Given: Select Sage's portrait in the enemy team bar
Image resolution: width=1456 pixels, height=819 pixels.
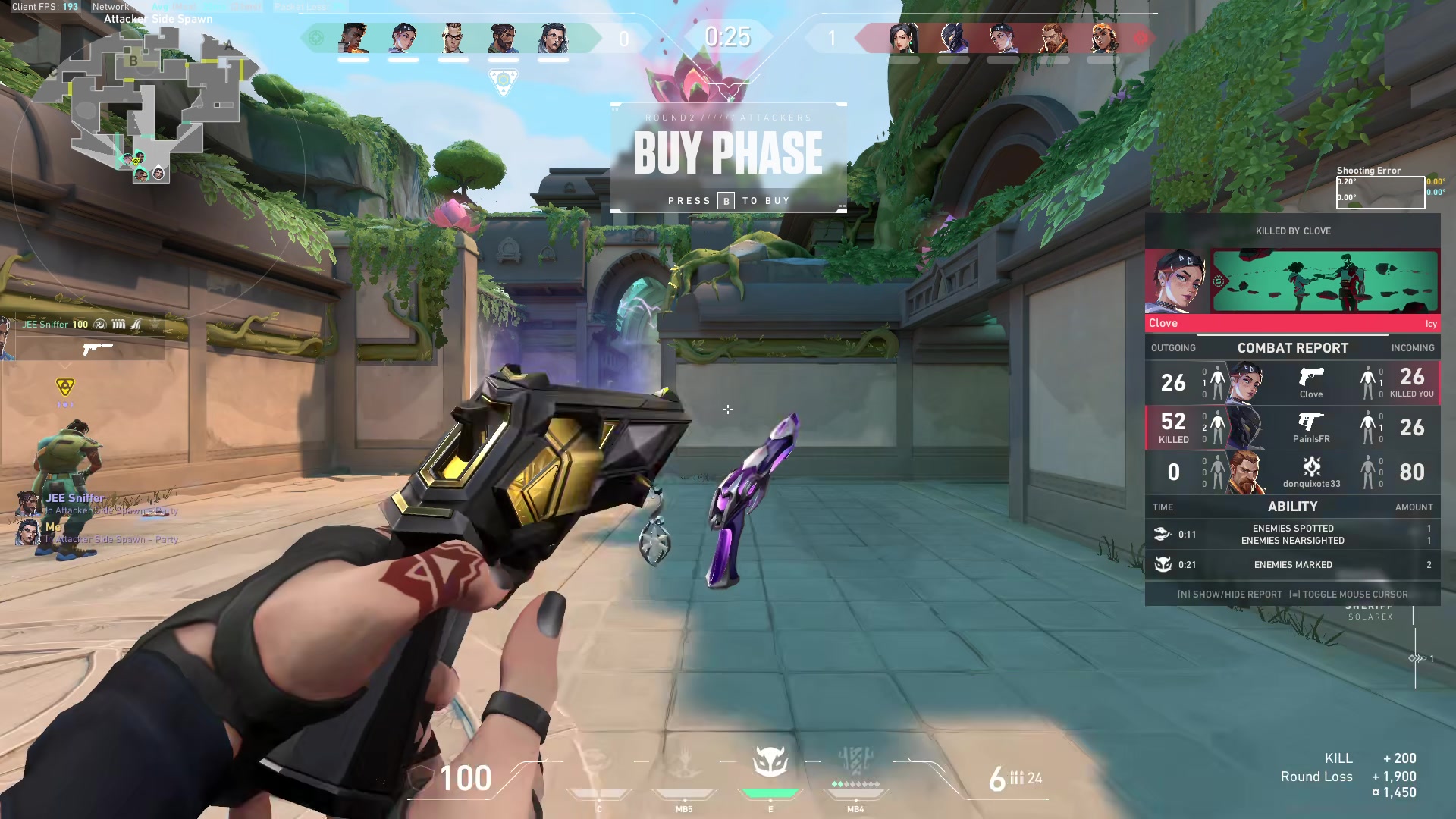Looking at the screenshot, I should pyautogui.click(x=903, y=38).
